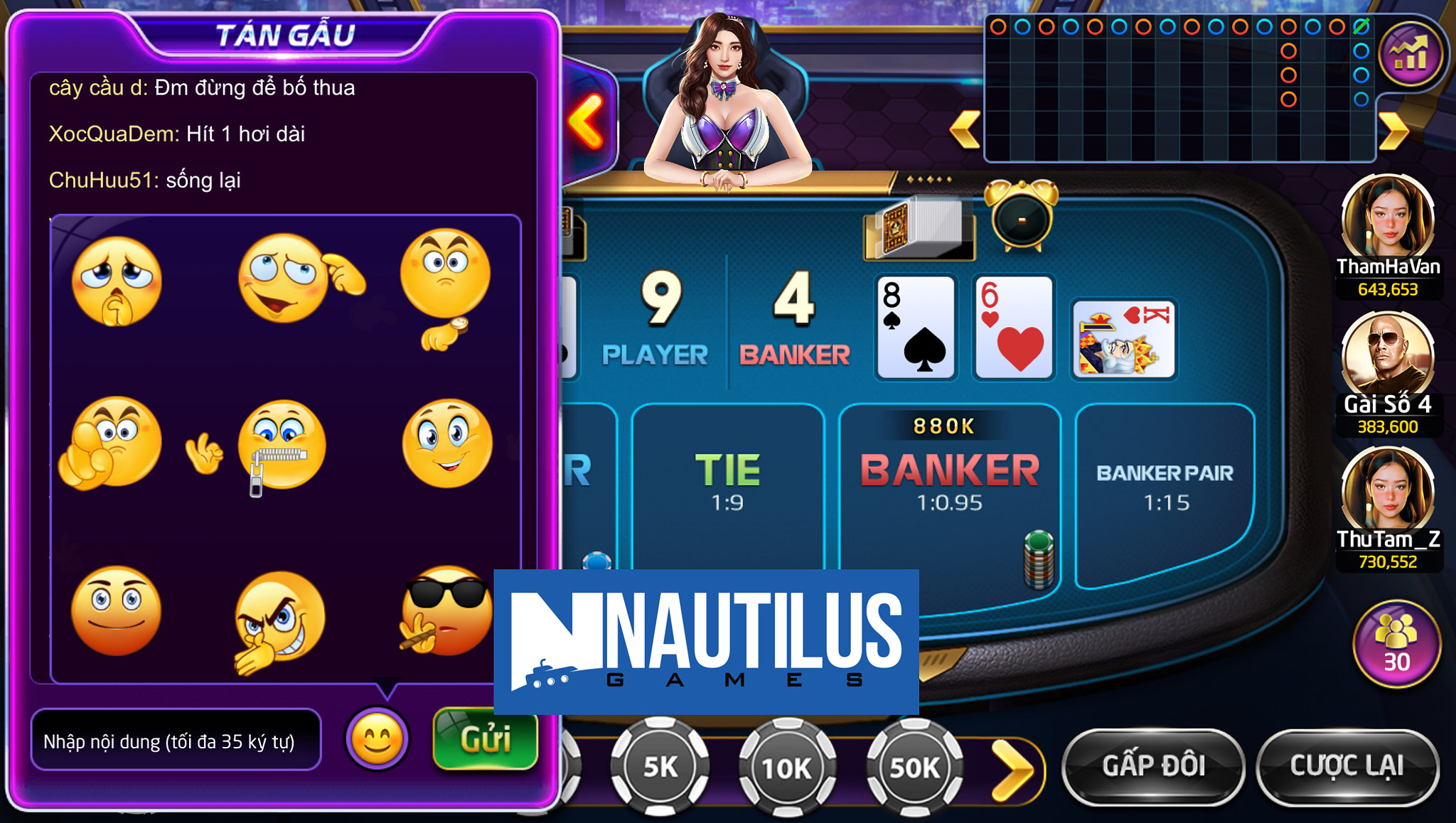Open the player list showing 30

[1396, 644]
